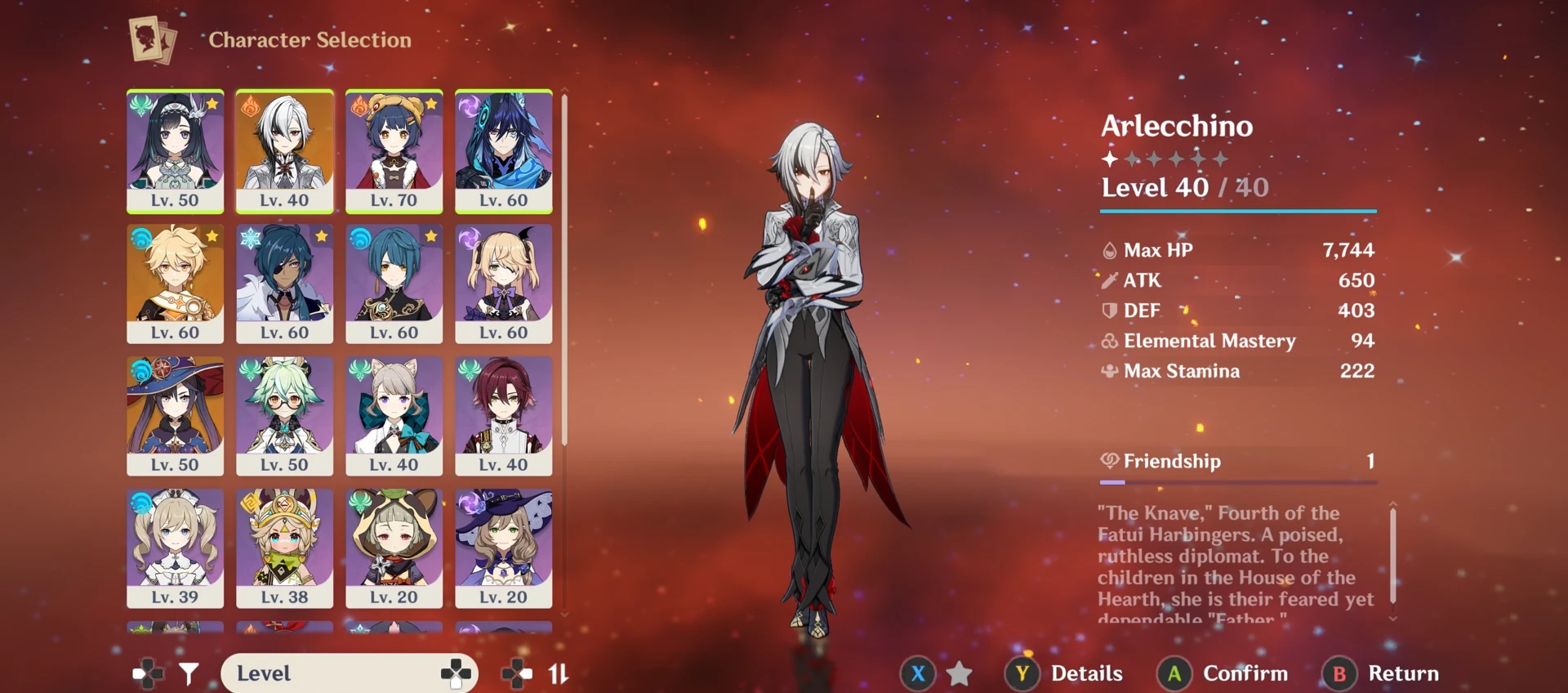Click the ATK stat icon

[1109, 280]
